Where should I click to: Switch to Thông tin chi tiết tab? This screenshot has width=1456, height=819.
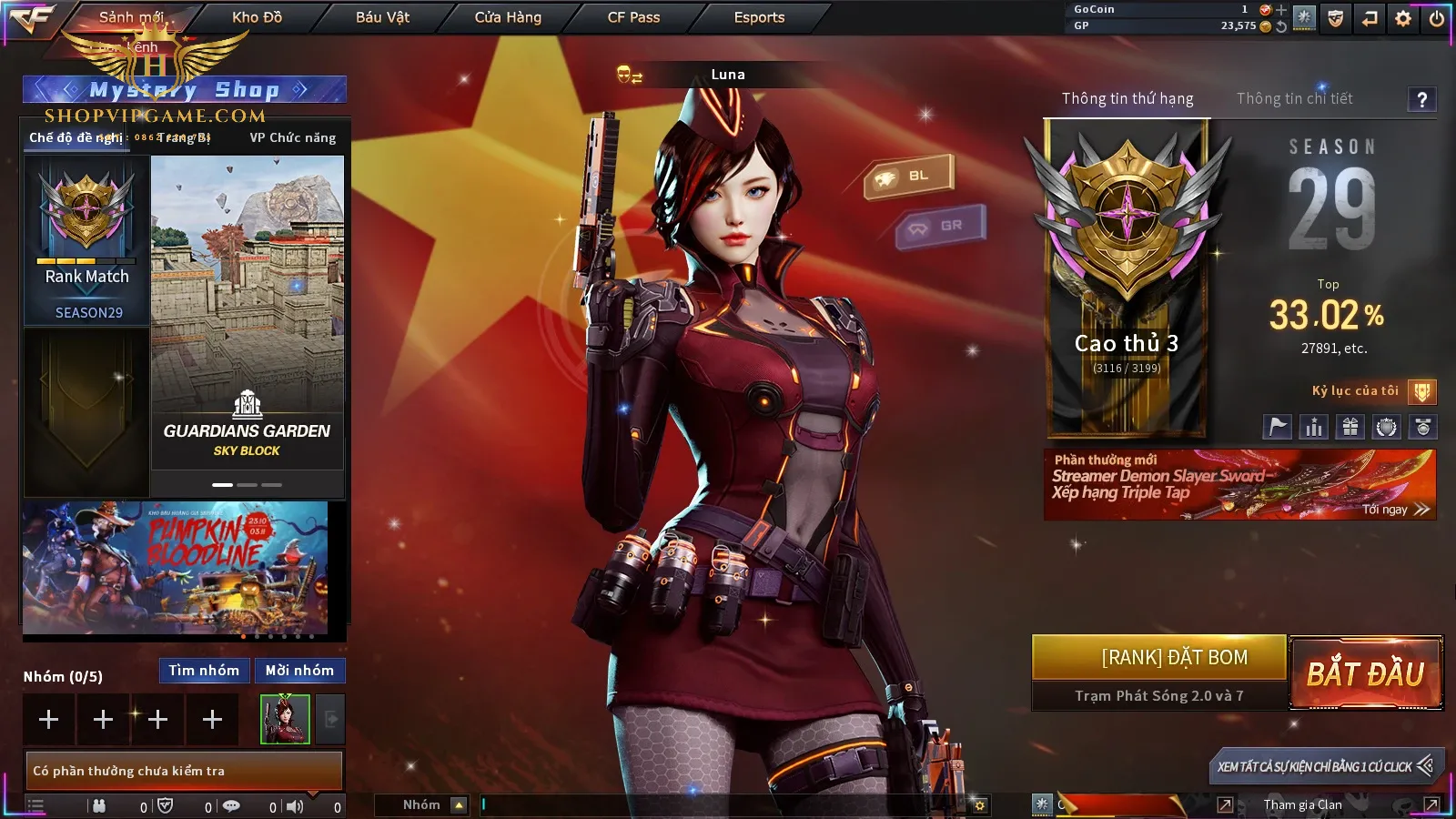point(1294,98)
